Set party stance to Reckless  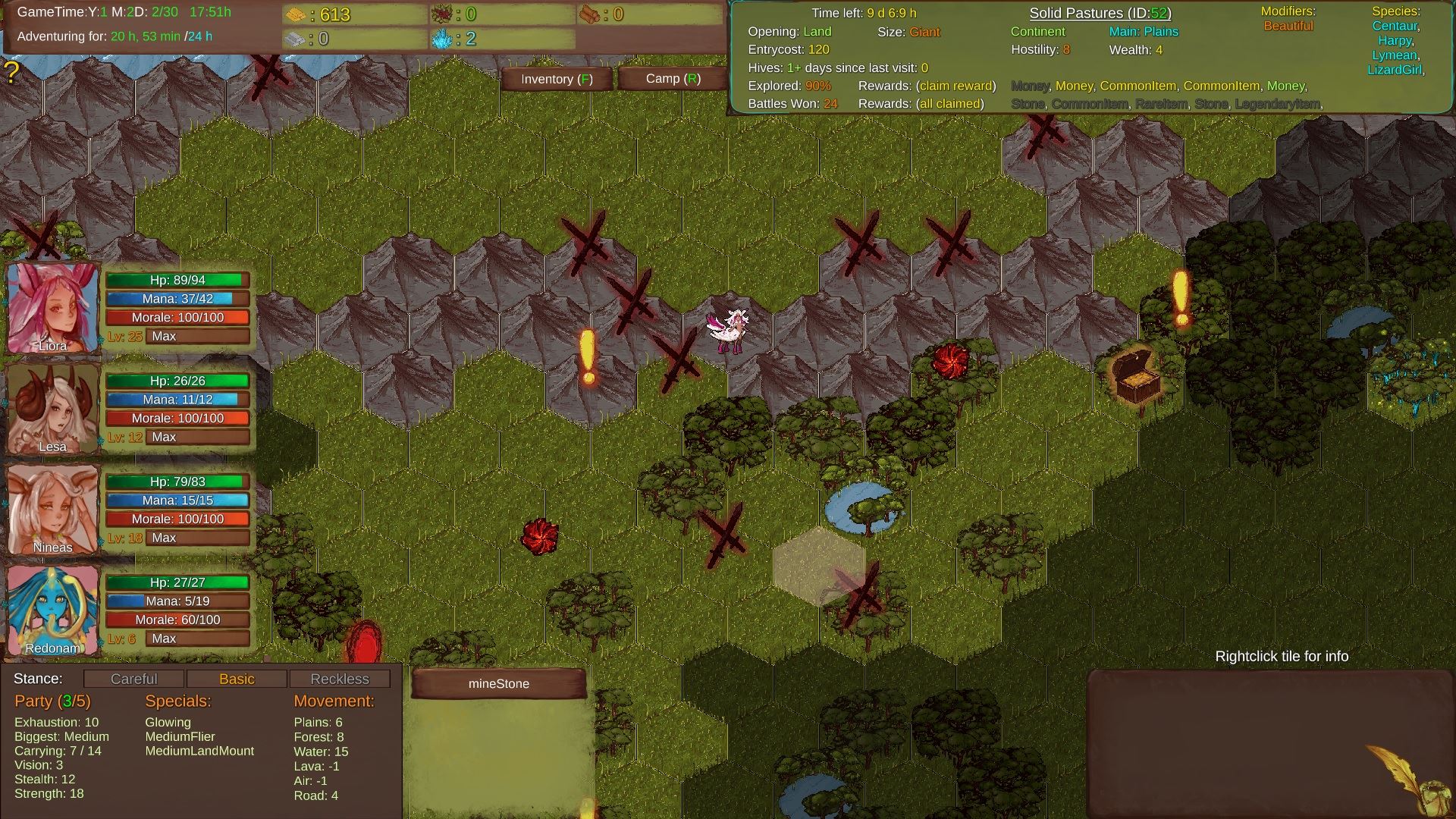point(339,679)
